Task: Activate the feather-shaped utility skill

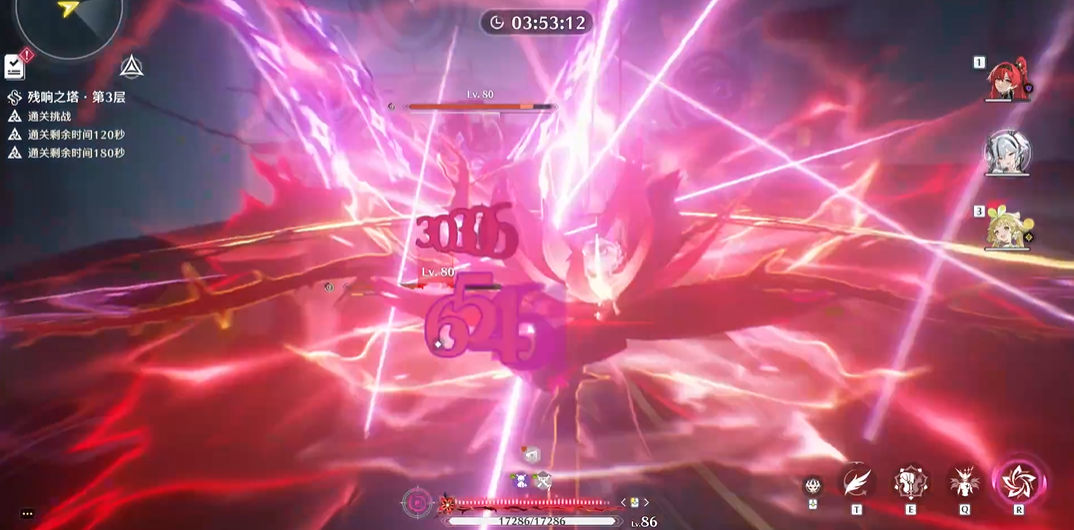Action: tap(856, 483)
